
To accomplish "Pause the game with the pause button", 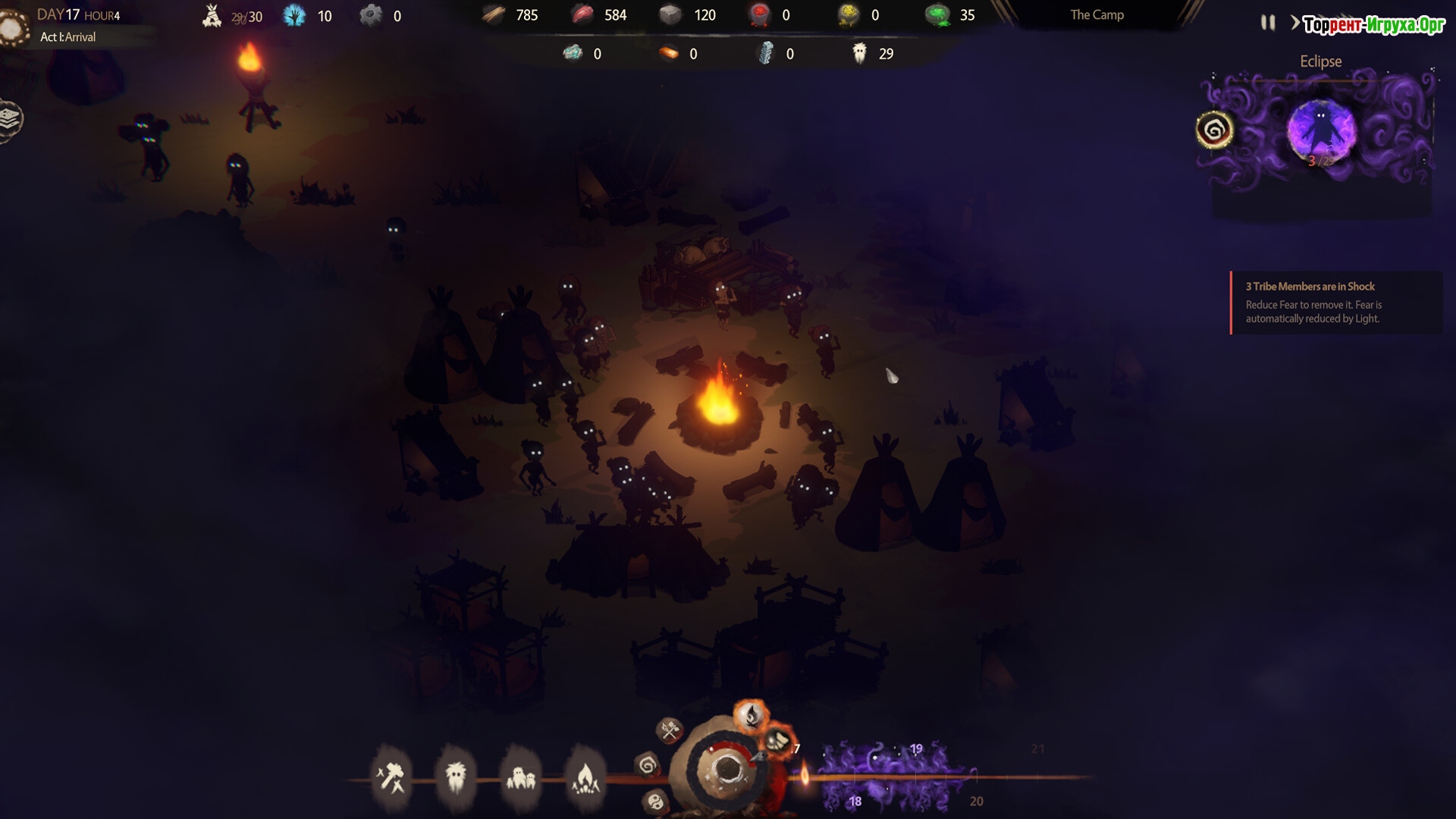I will coord(1267,23).
